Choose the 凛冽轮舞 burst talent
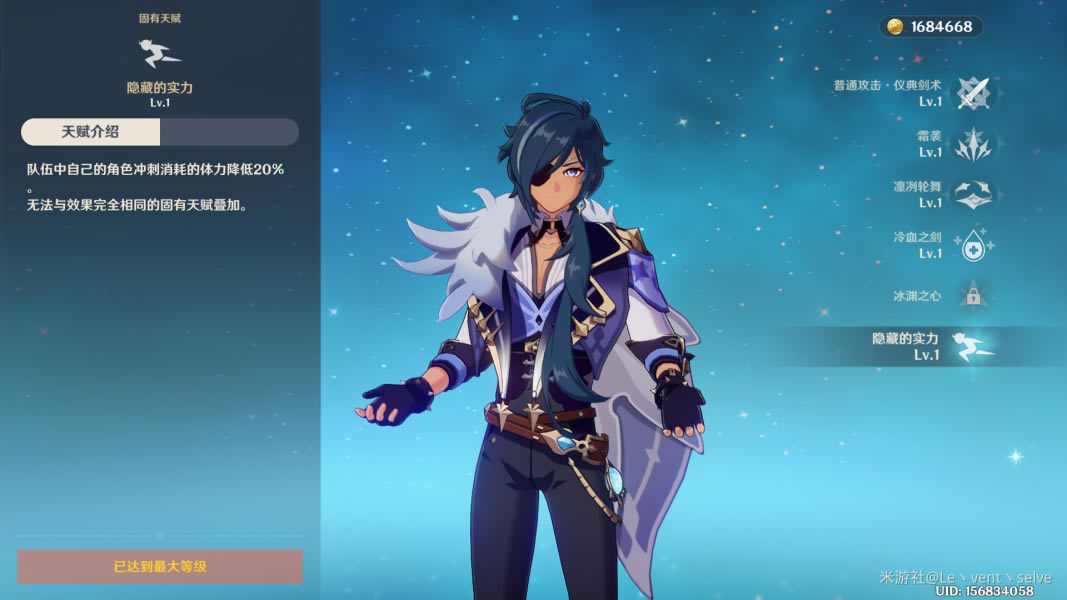Viewport: 1067px width, 600px height. [x=971, y=195]
